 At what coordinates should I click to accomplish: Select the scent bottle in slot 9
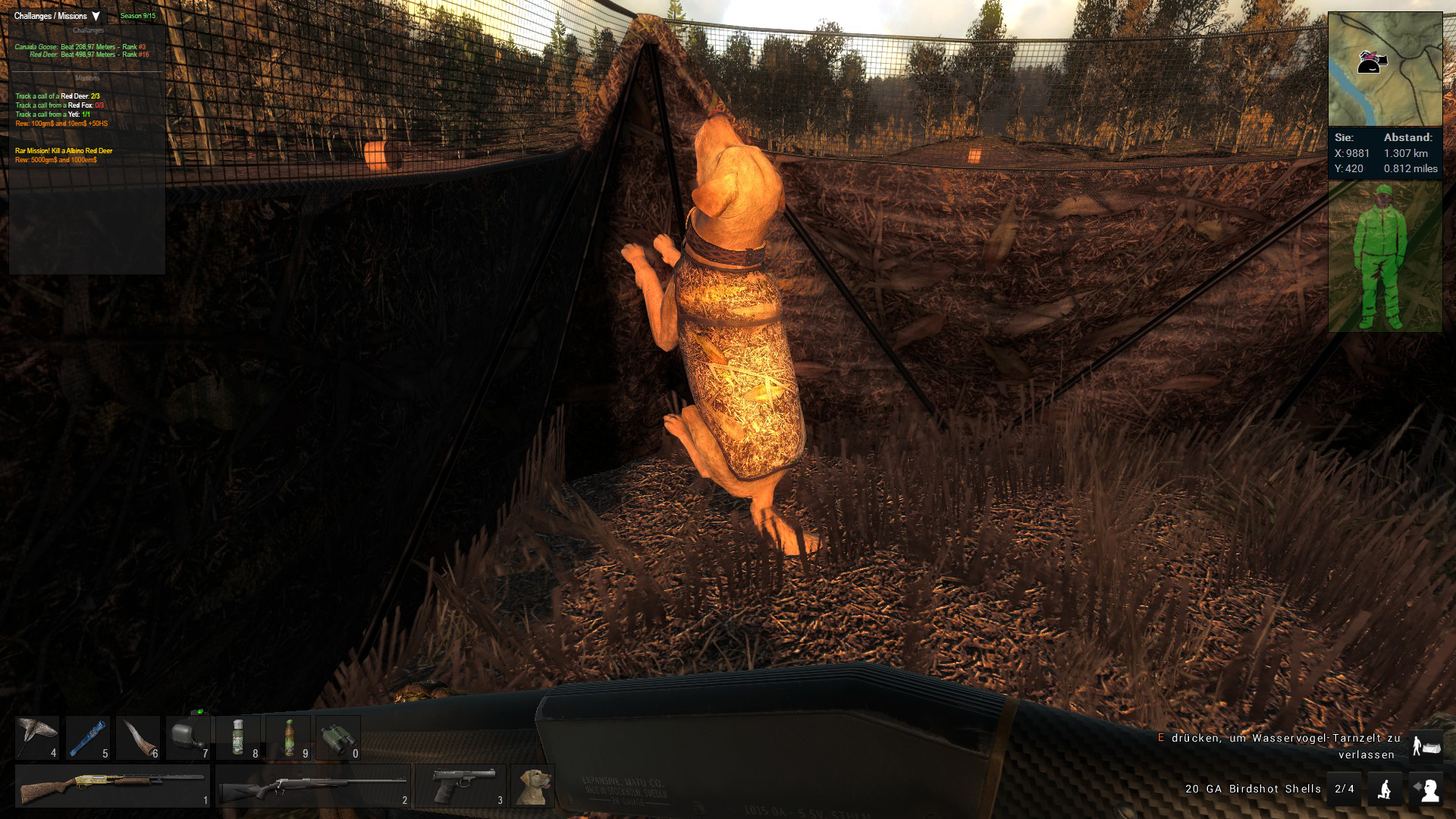coord(288,738)
